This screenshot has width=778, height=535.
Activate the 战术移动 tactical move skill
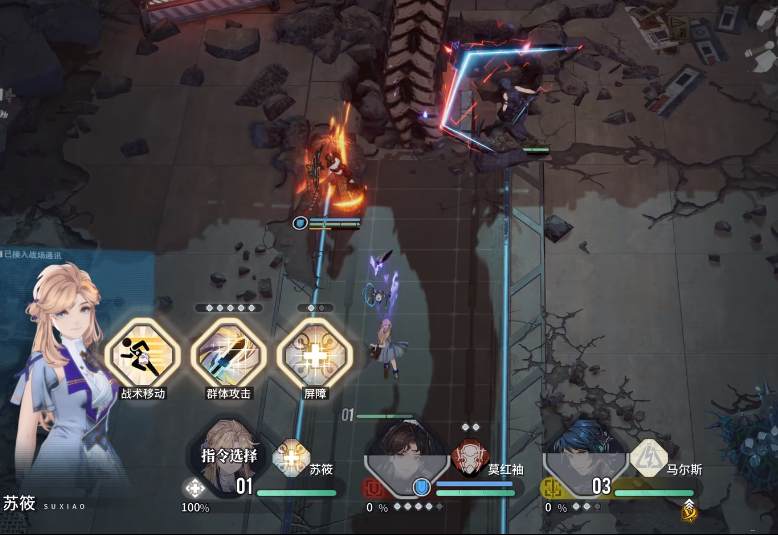[x=142, y=352]
